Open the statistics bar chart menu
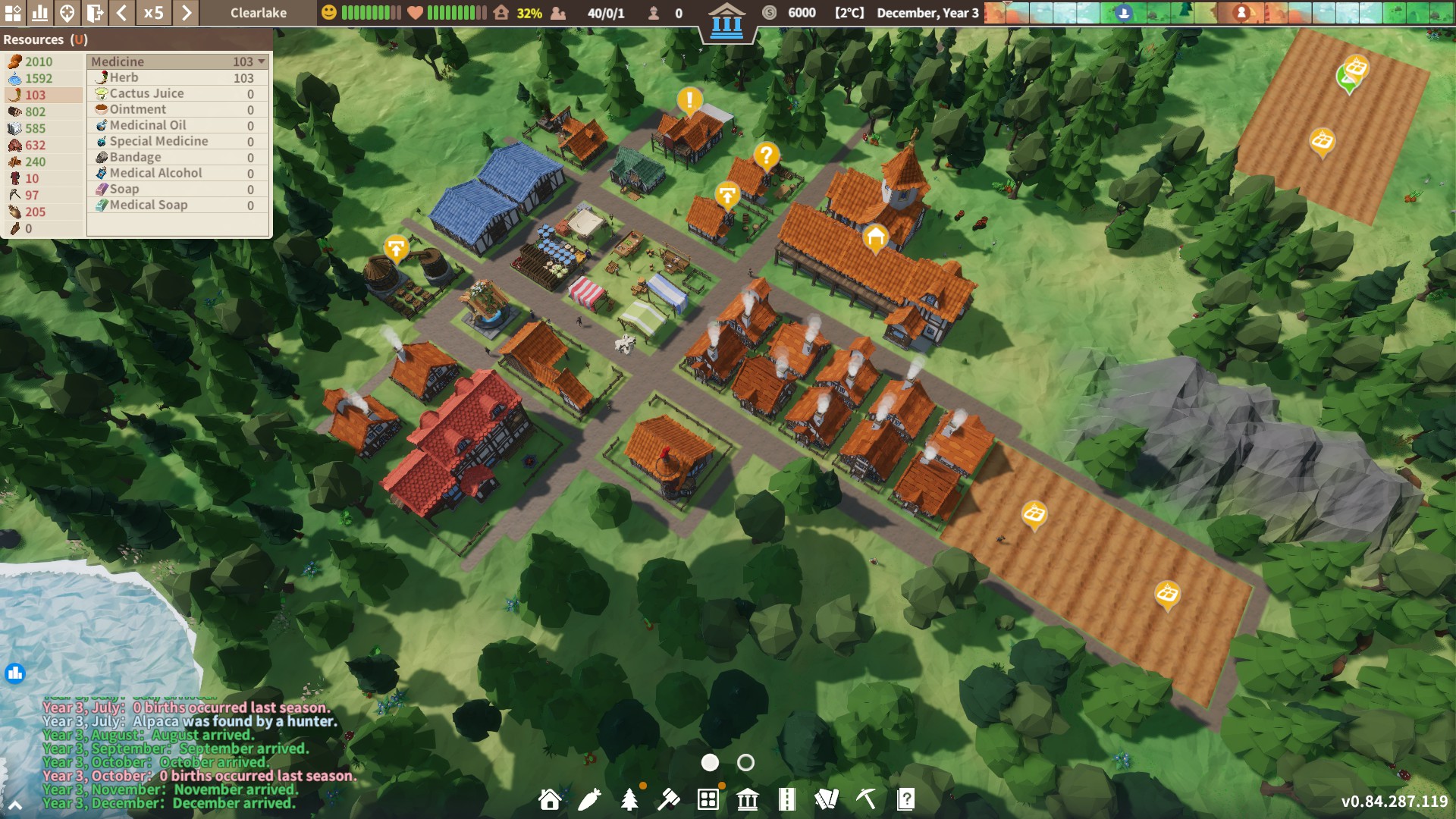Viewport: 1456px width, 819px height. point(39,13)
